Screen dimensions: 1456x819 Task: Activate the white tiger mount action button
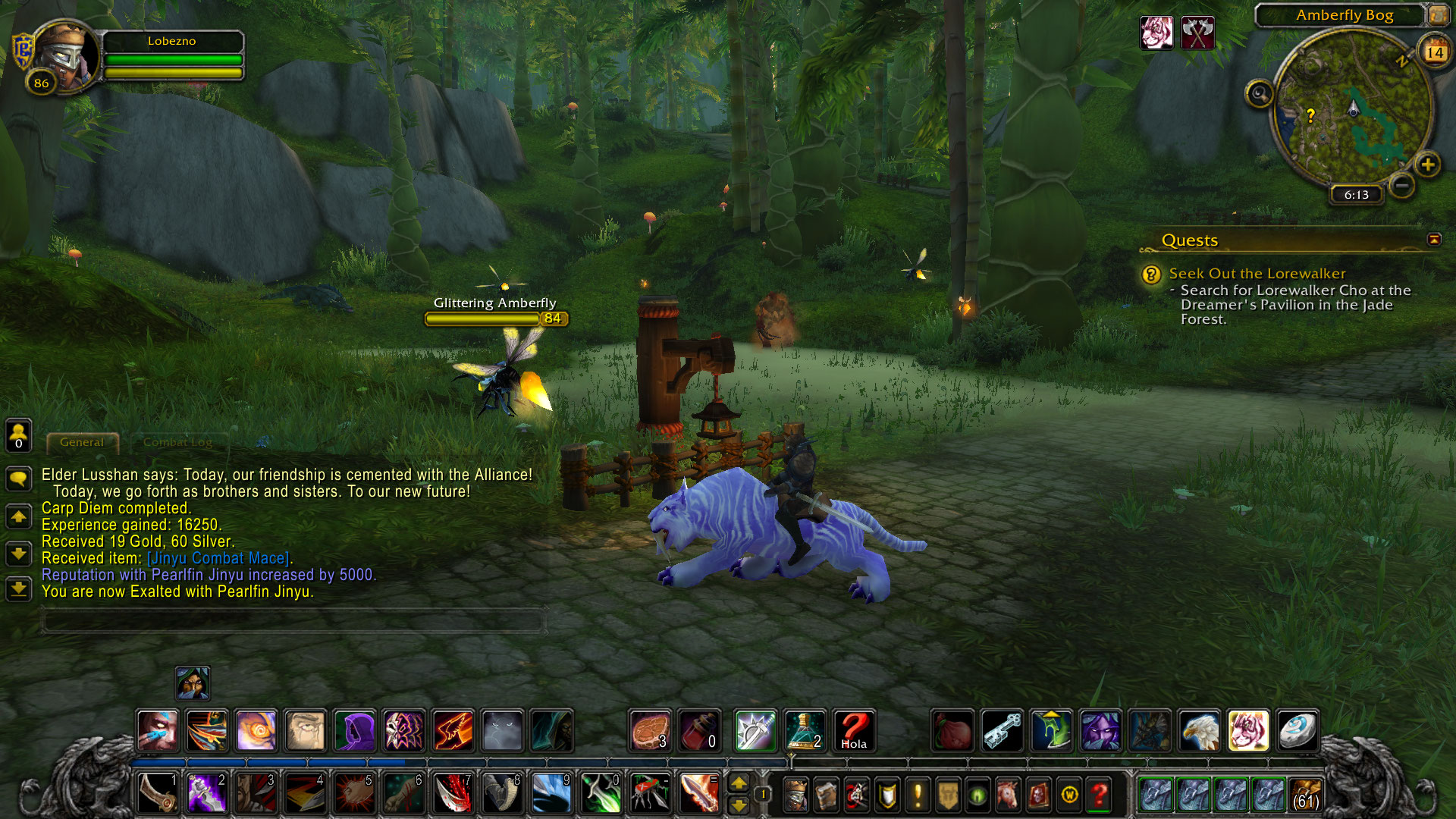pos(1247,730)
